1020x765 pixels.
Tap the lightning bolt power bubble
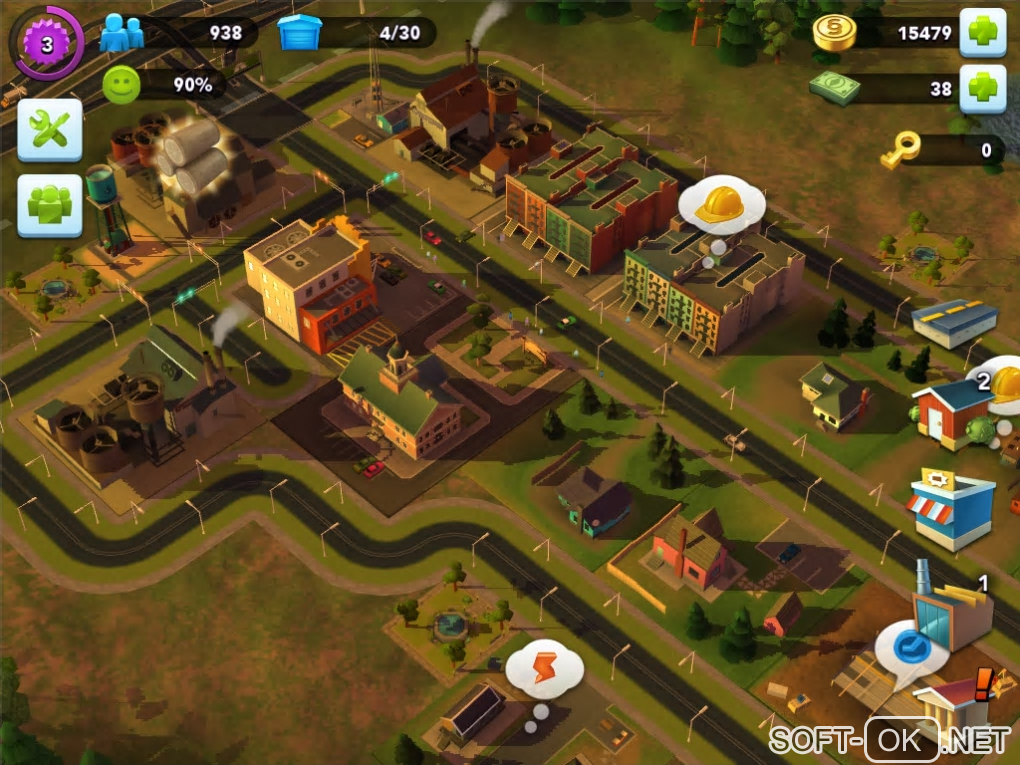(x=543, y=668)
